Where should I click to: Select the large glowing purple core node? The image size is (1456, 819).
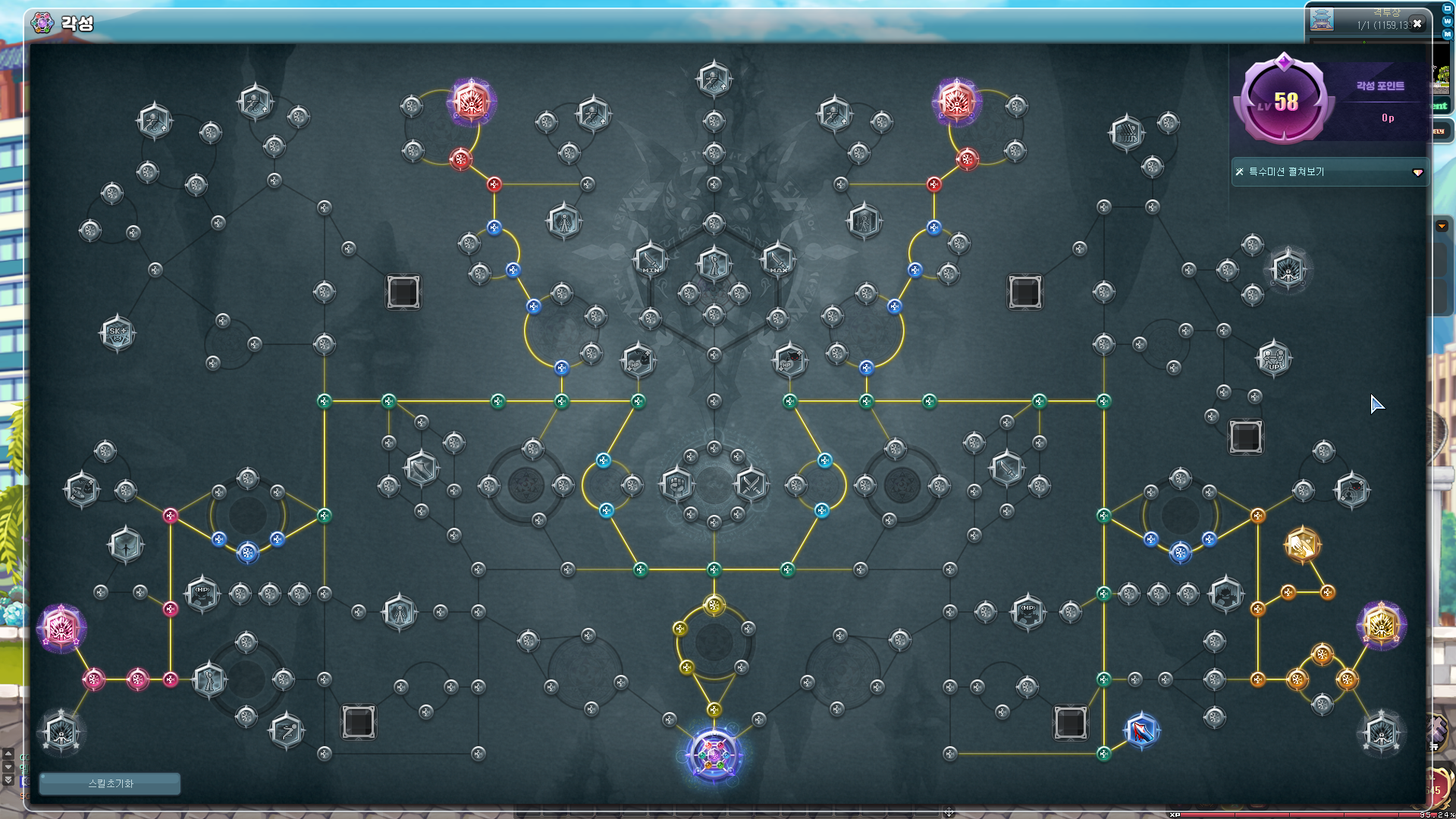point(714,755)
